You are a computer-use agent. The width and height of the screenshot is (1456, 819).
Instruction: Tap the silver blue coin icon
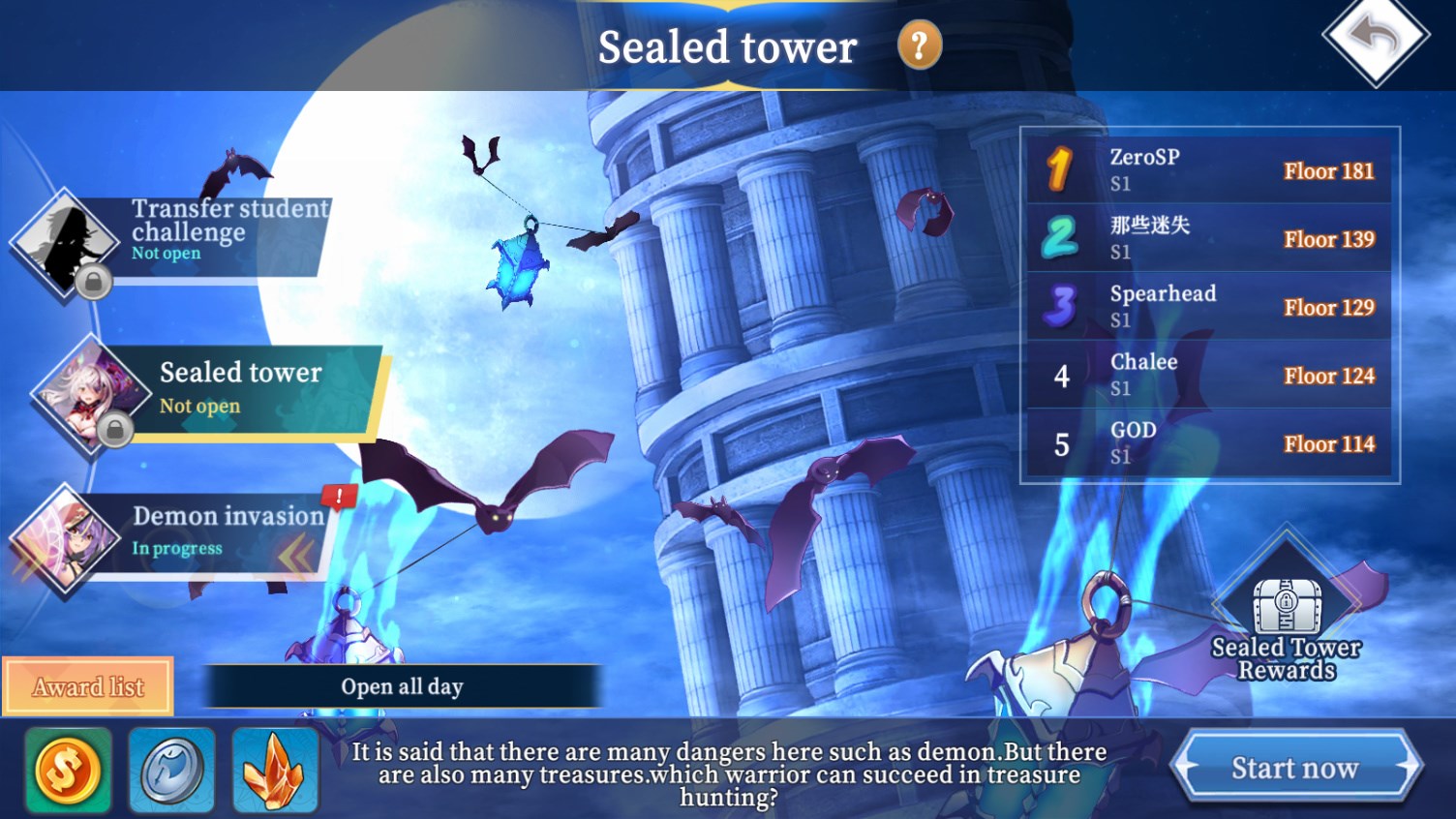coord(171,771)
